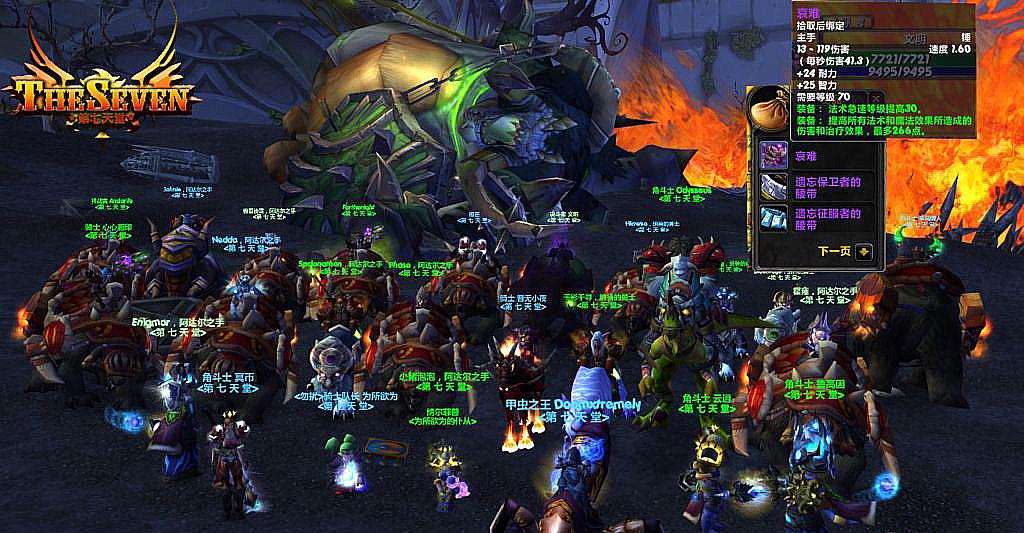Select 遗忘保卫者的腰带 loot row

(775, 186)
